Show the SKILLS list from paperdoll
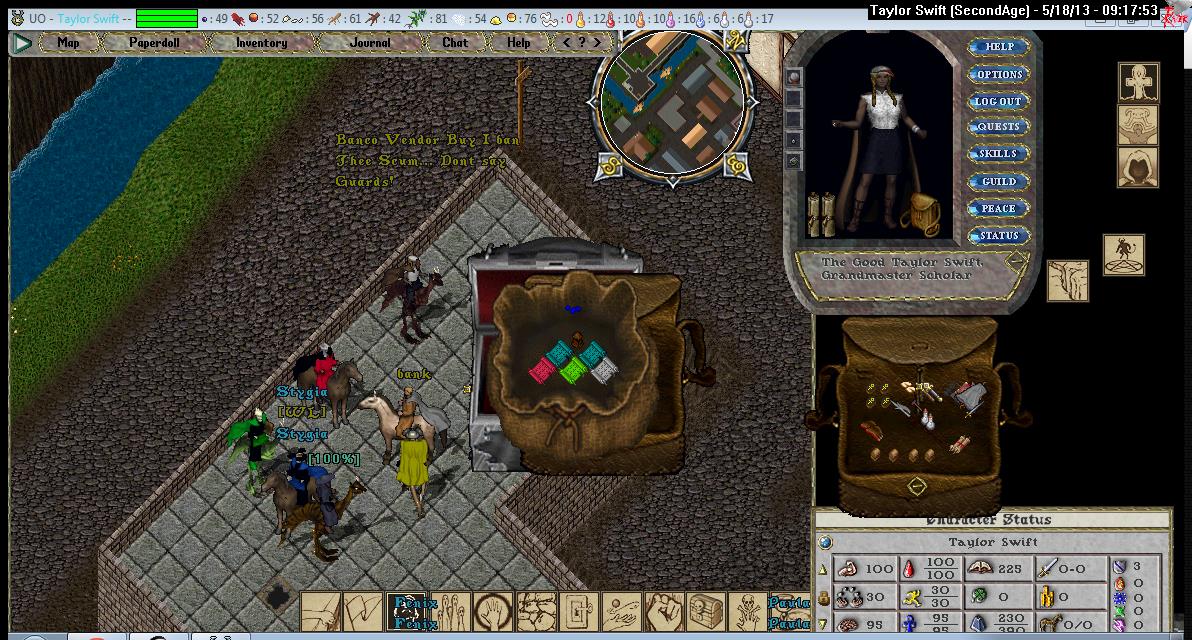Image resolution: width=1192 pixels, height=640 pixels. pyautogui.click(x=998, y=154)
